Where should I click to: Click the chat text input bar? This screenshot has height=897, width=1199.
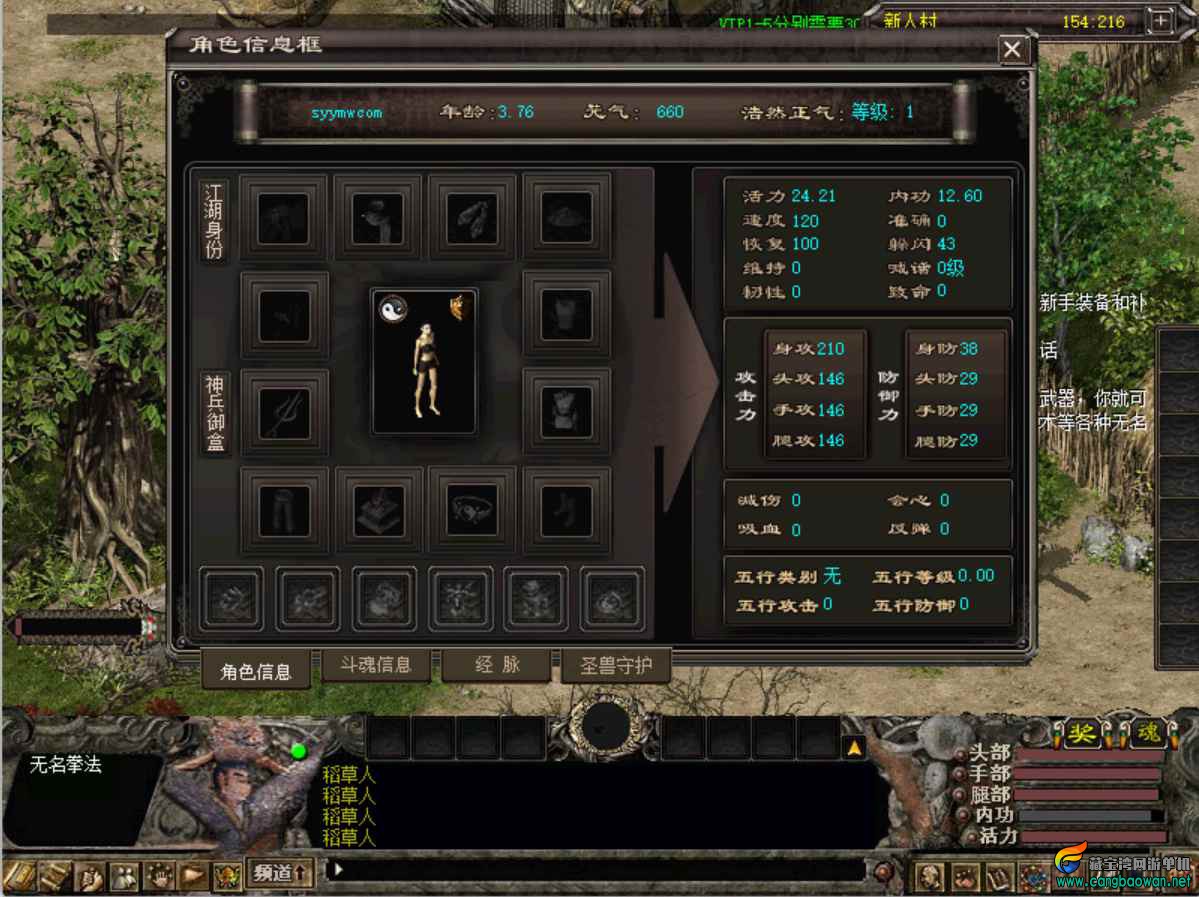click(600, 870)
